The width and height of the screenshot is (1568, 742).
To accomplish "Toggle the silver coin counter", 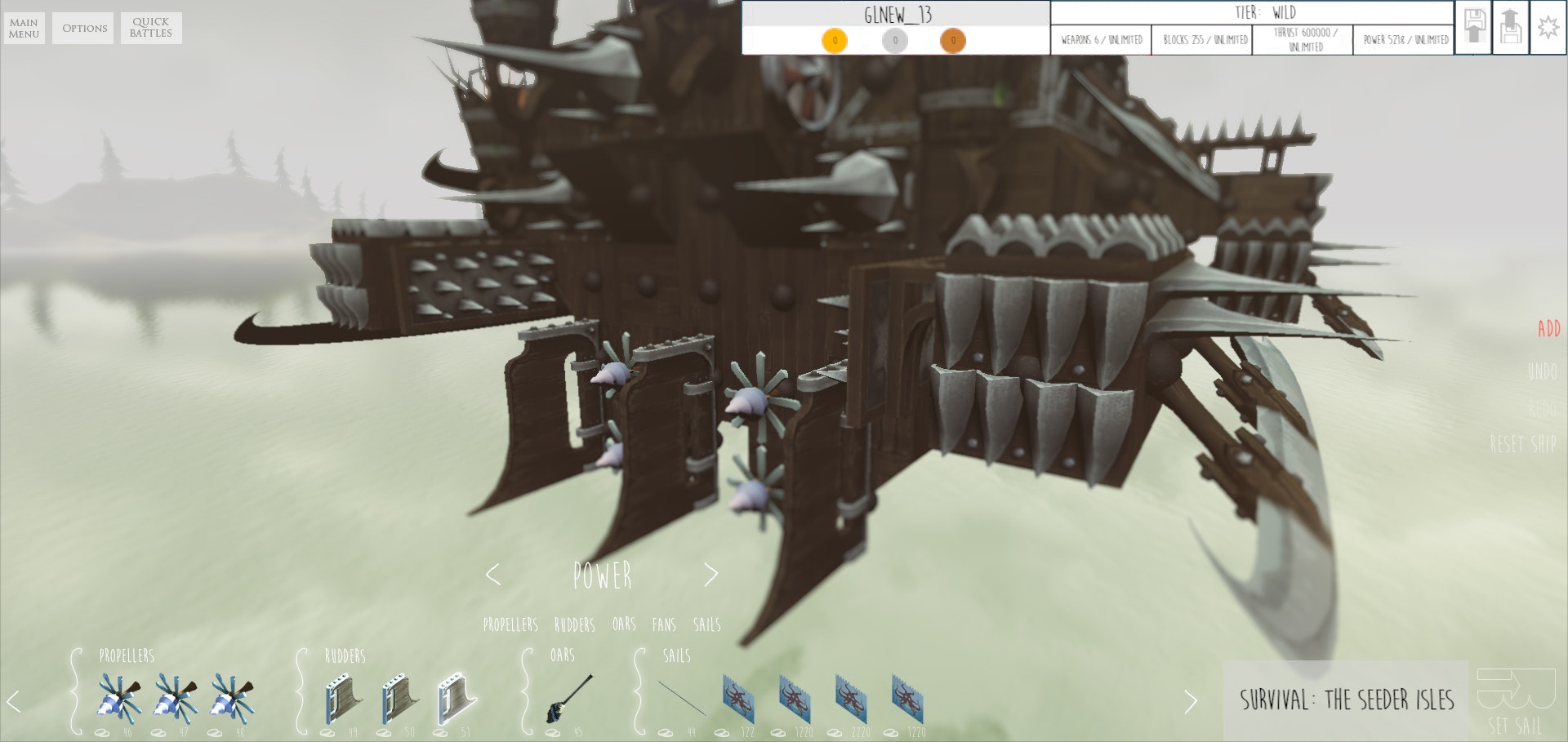I will coord(893,40).
